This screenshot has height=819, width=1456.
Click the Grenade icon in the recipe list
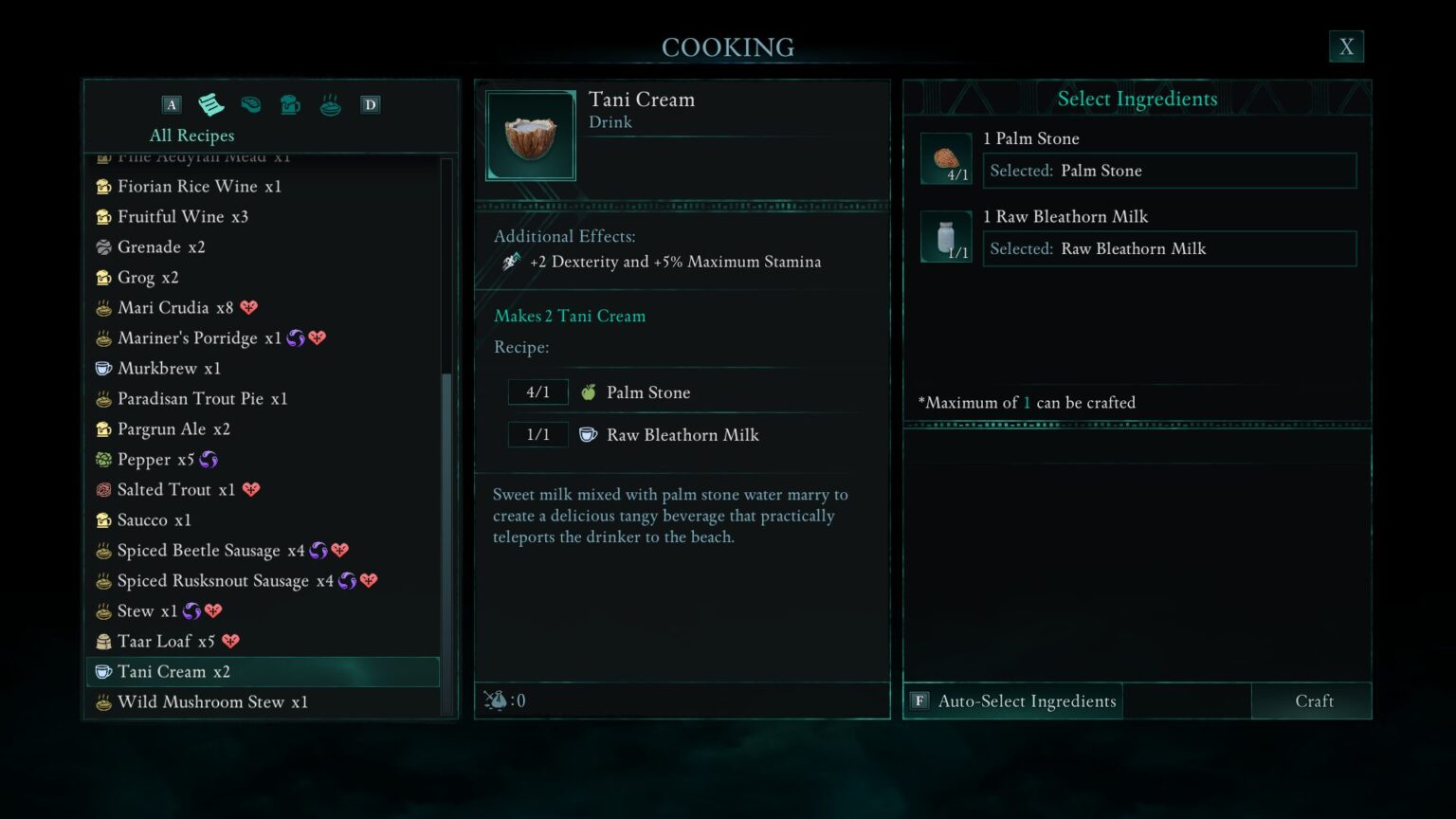coord(103,246)
